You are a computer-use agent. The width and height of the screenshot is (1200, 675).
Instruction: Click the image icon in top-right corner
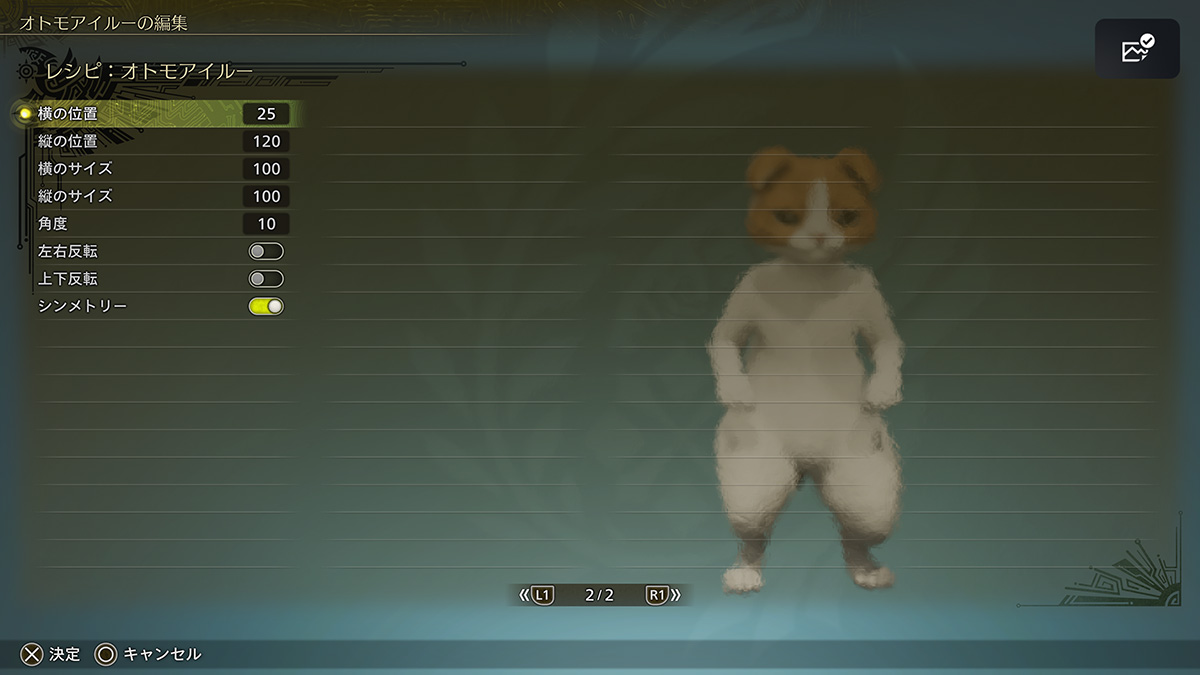click(1137, 49)
